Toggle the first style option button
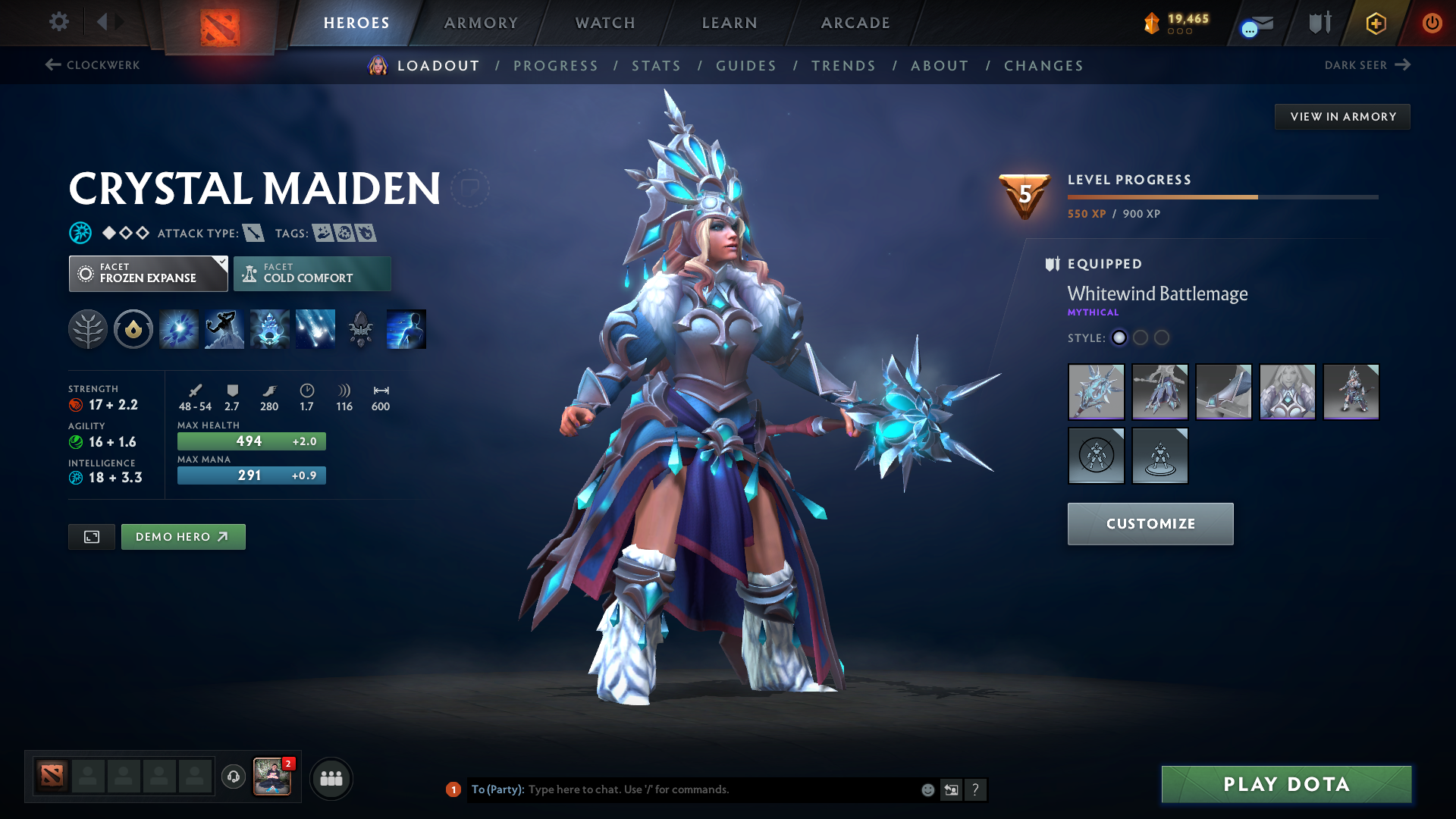 point(1119,338)
